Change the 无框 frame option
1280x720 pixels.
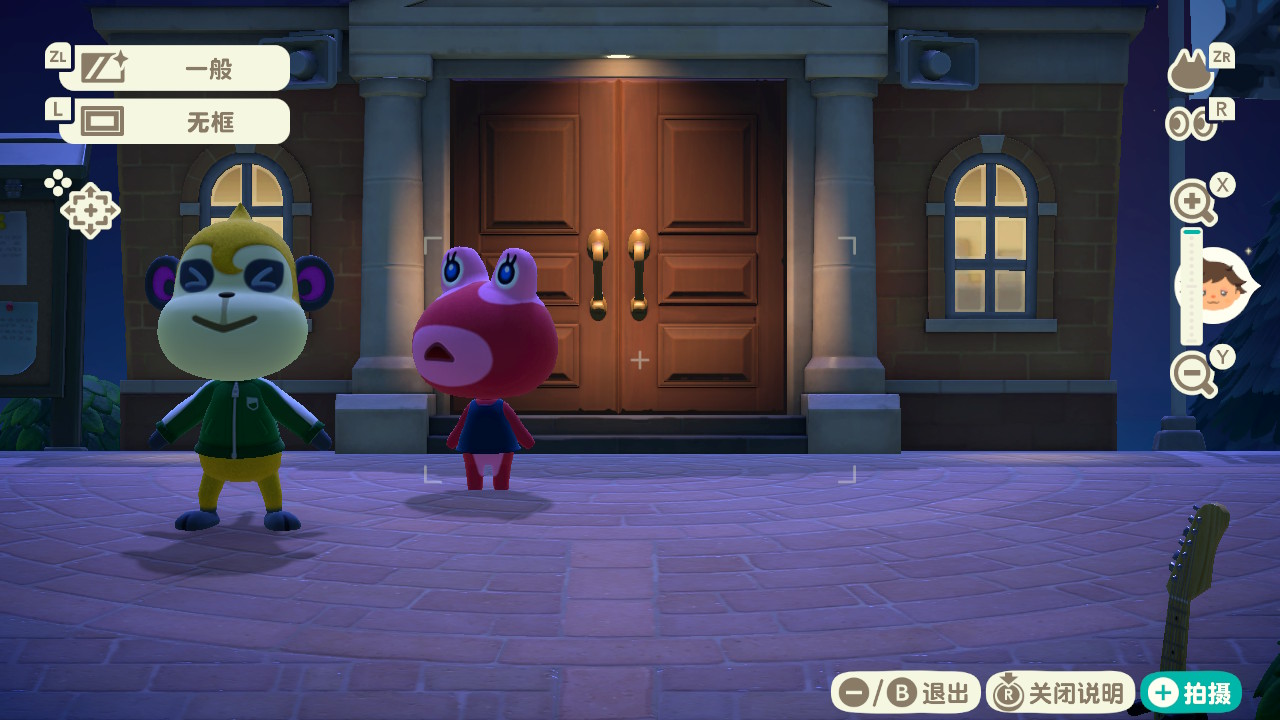click(175, 122)
